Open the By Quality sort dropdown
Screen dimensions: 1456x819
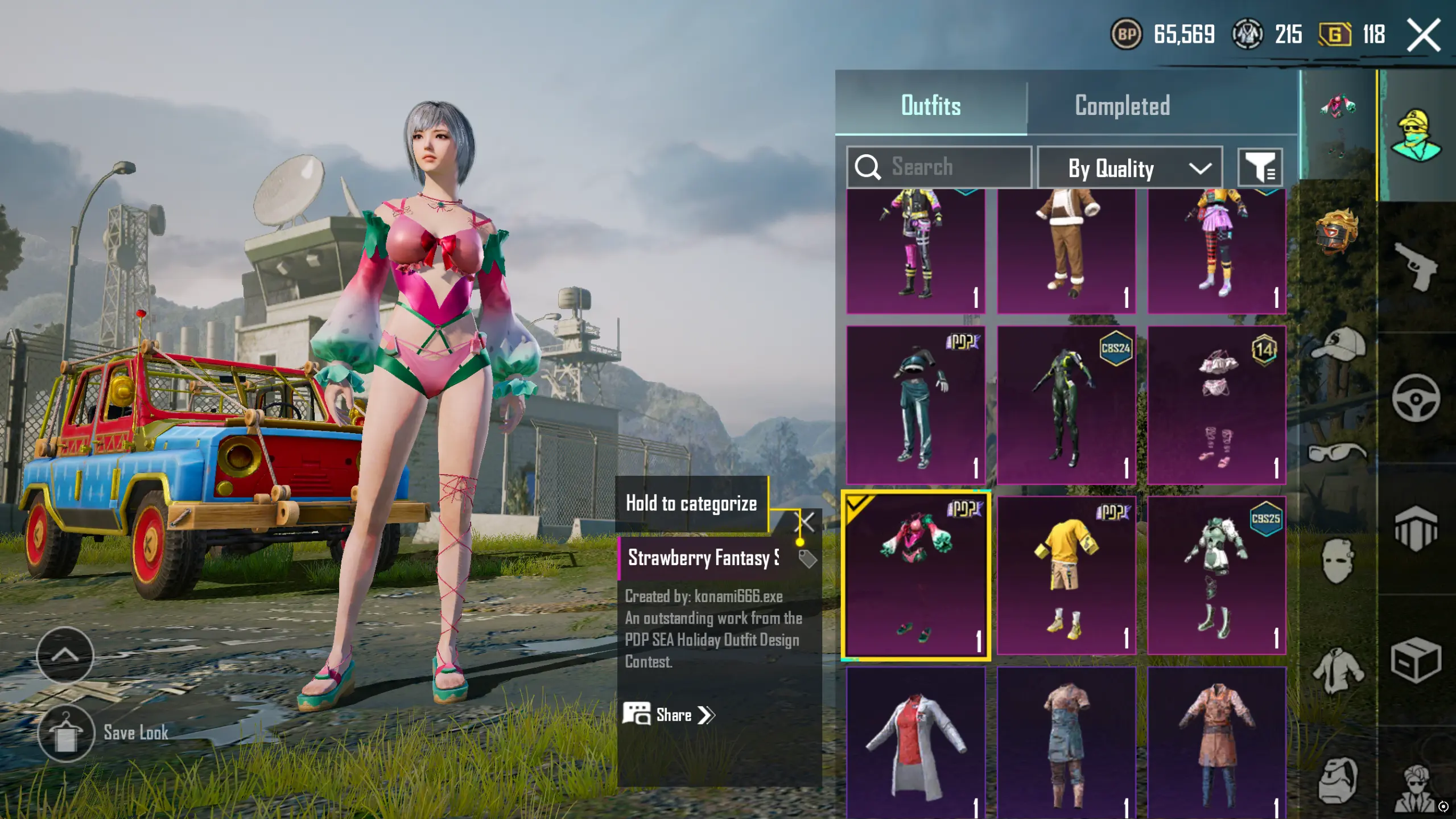click(x=1129, y=168)
